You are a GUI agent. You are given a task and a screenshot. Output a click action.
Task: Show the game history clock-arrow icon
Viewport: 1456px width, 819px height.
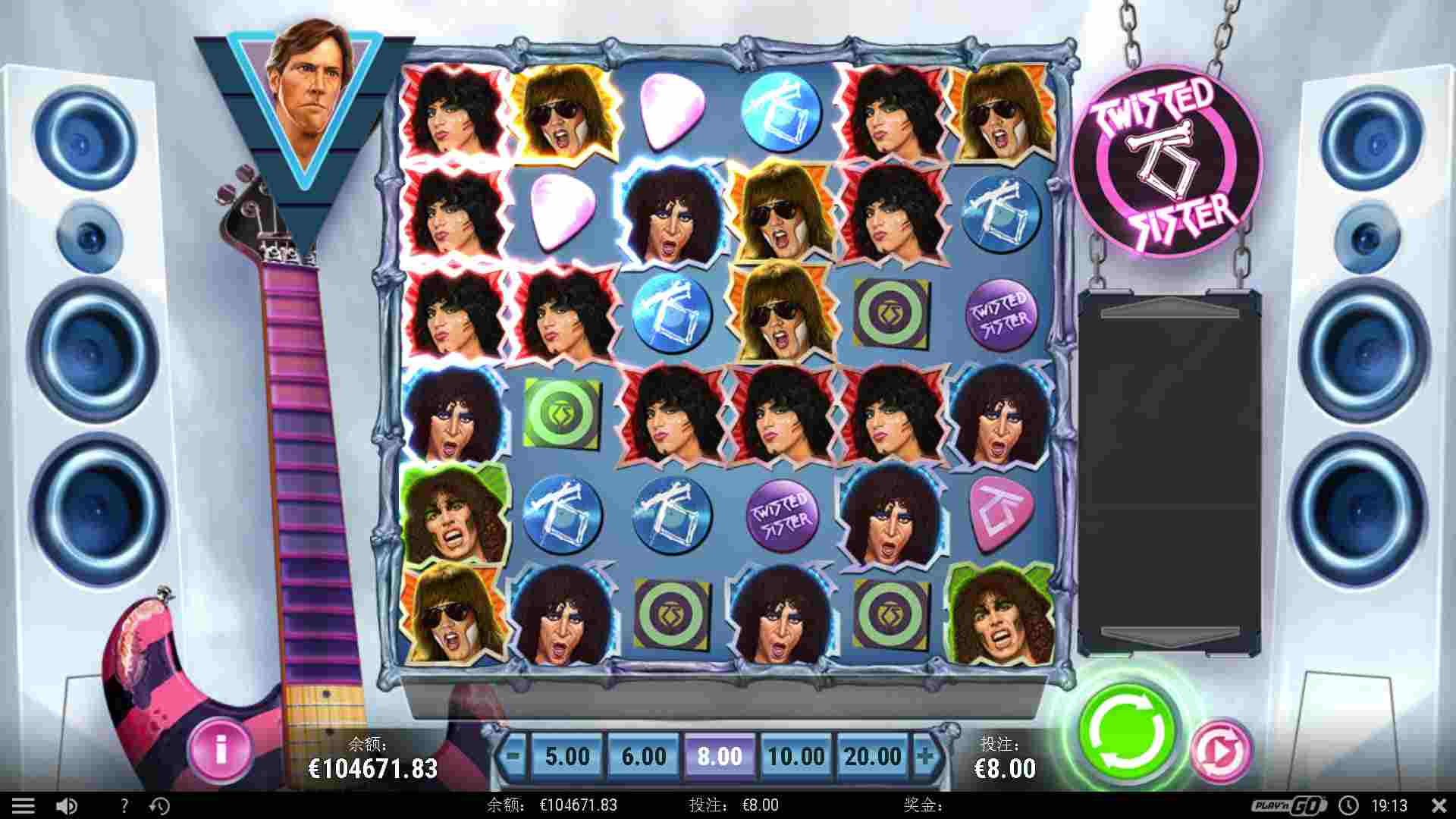tap(159, 805)
